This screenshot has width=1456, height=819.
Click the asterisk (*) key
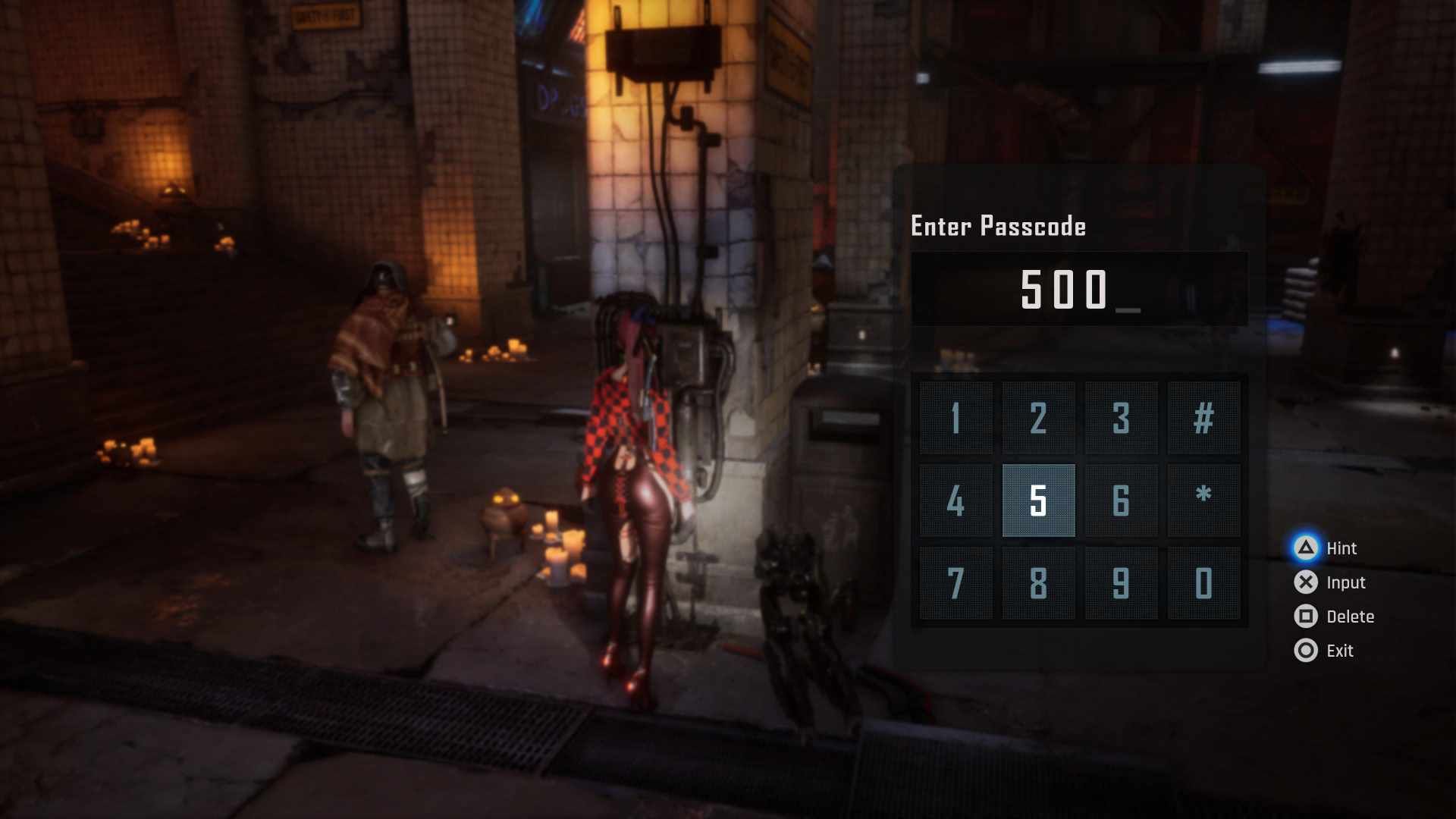1203,500
